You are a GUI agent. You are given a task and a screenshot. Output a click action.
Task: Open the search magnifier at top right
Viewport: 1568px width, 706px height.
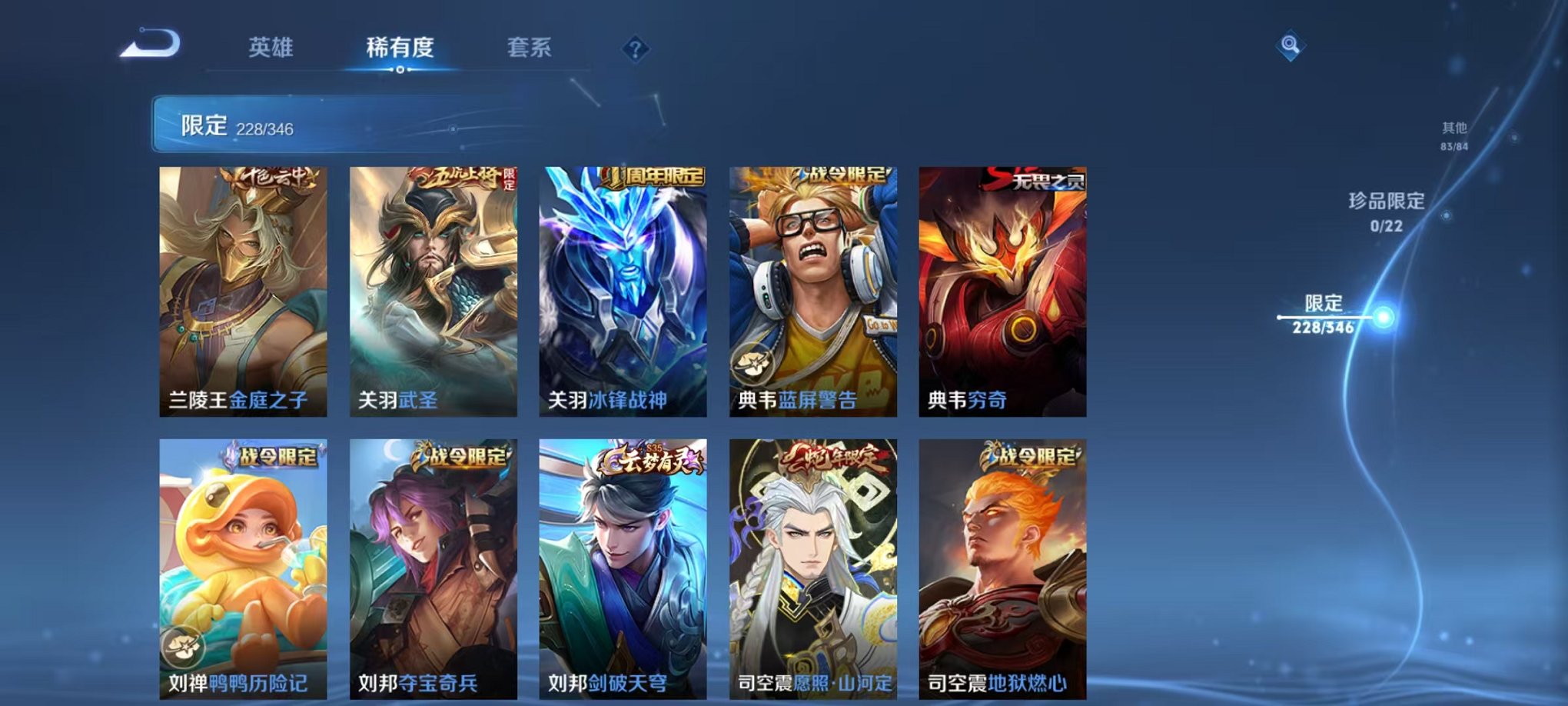(1290, 46)
